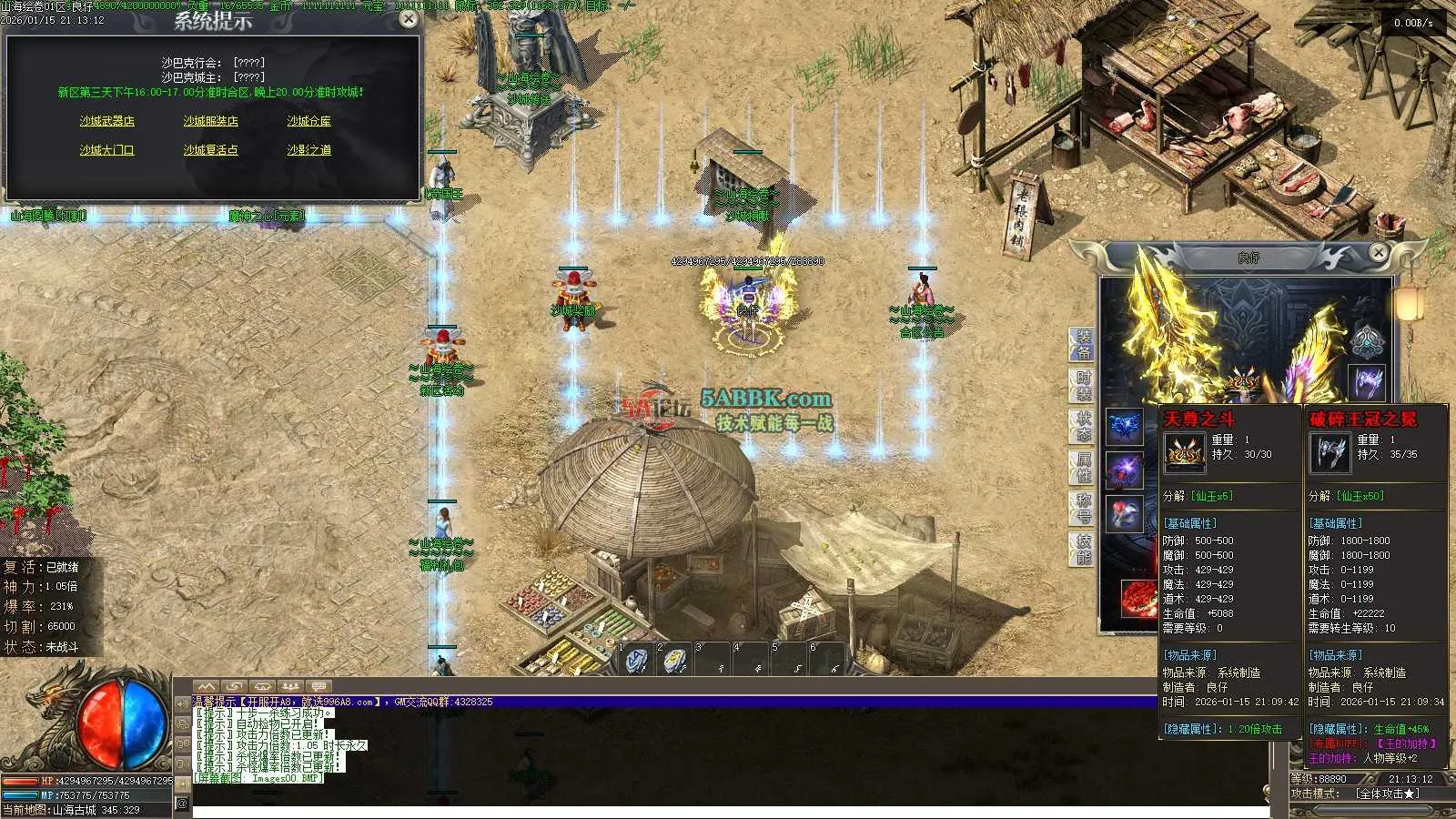Switch to the 属性 tab
The height and width of the screenshot is (819, 1456).
click(1083, 467)
